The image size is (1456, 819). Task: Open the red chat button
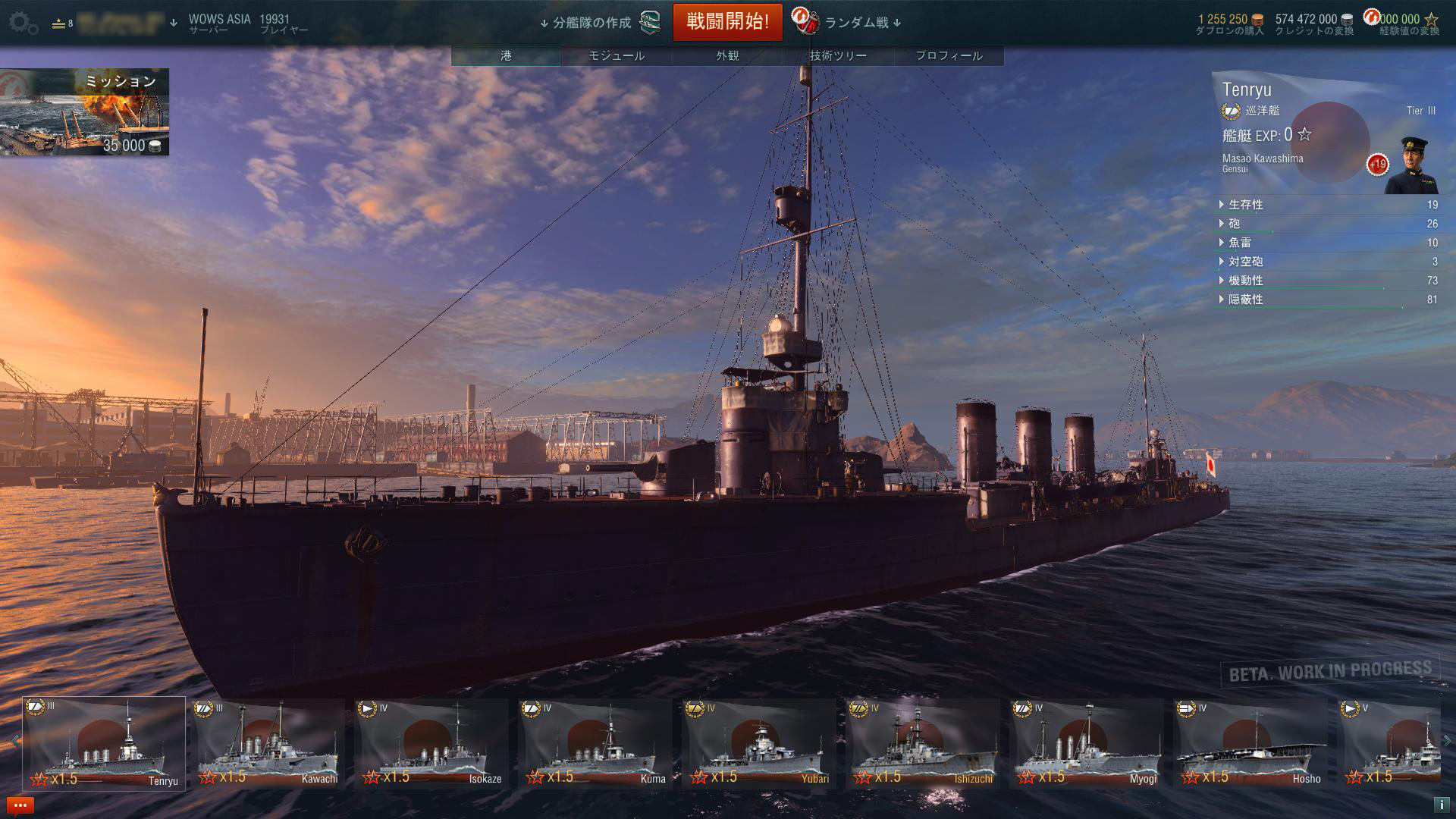click(x=20, y=805)
